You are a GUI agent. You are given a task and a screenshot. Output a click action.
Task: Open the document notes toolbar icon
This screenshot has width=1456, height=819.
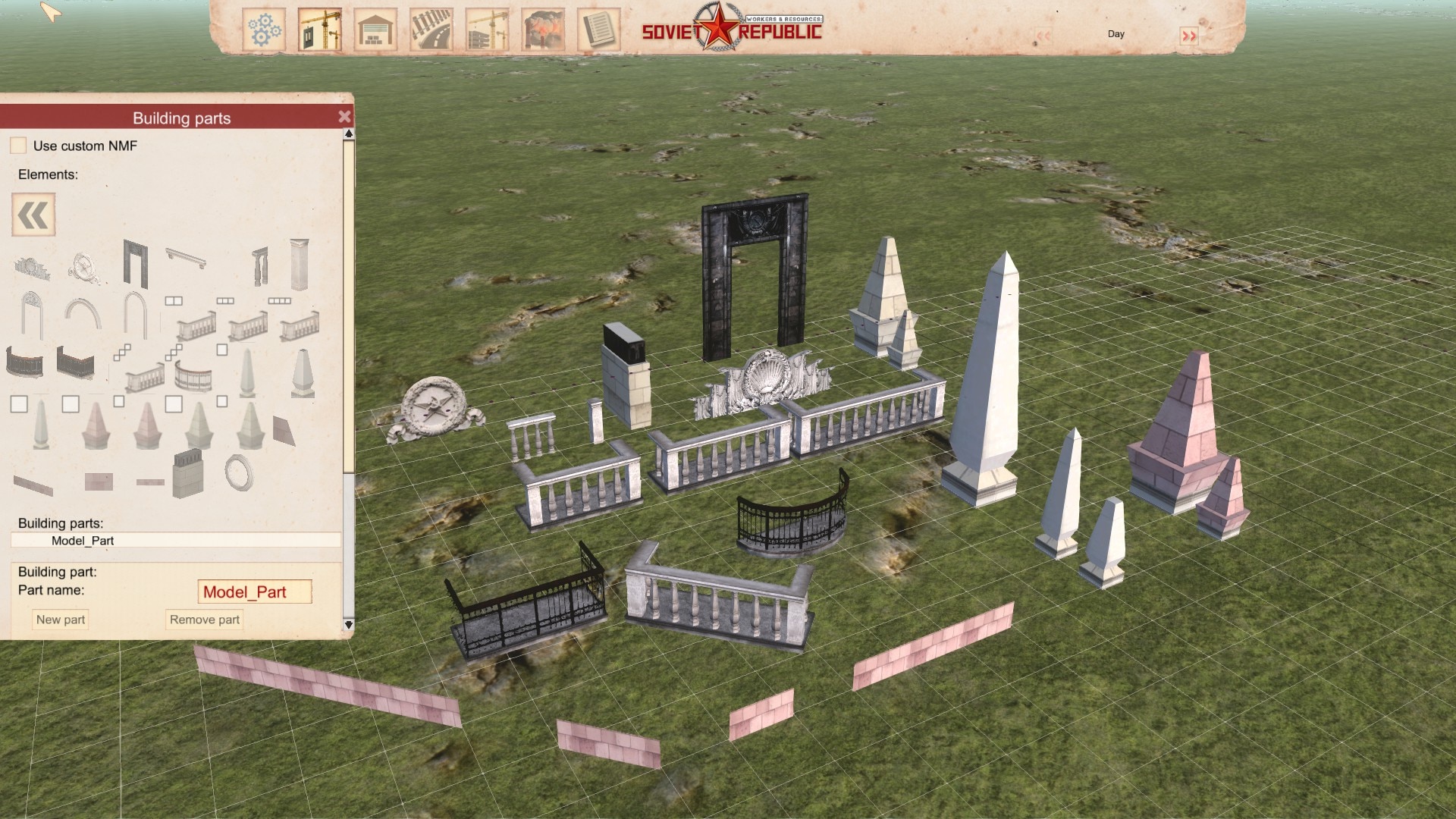pyautogui.click(x=598, y=30)
